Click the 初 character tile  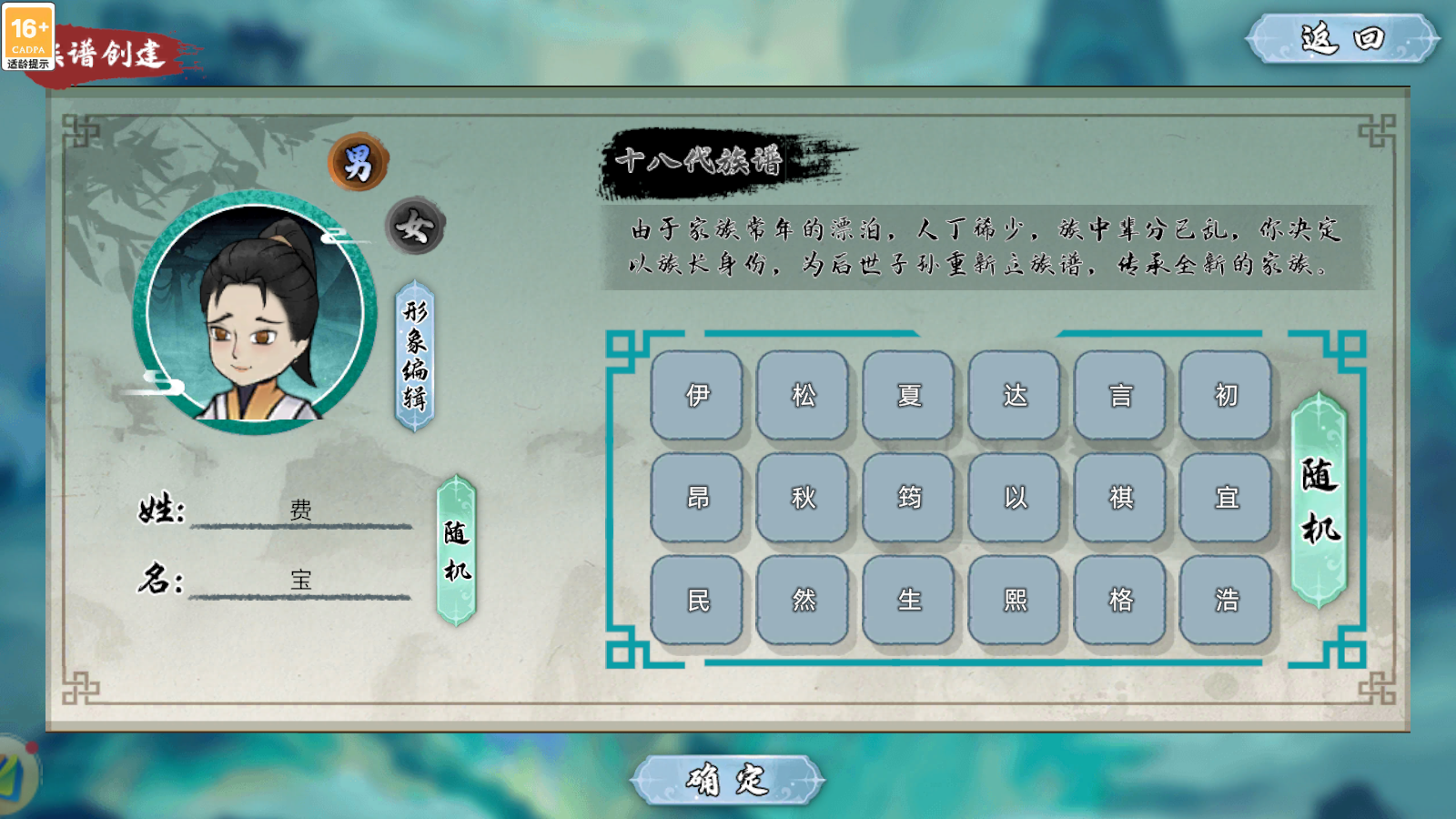(1226, 396)
